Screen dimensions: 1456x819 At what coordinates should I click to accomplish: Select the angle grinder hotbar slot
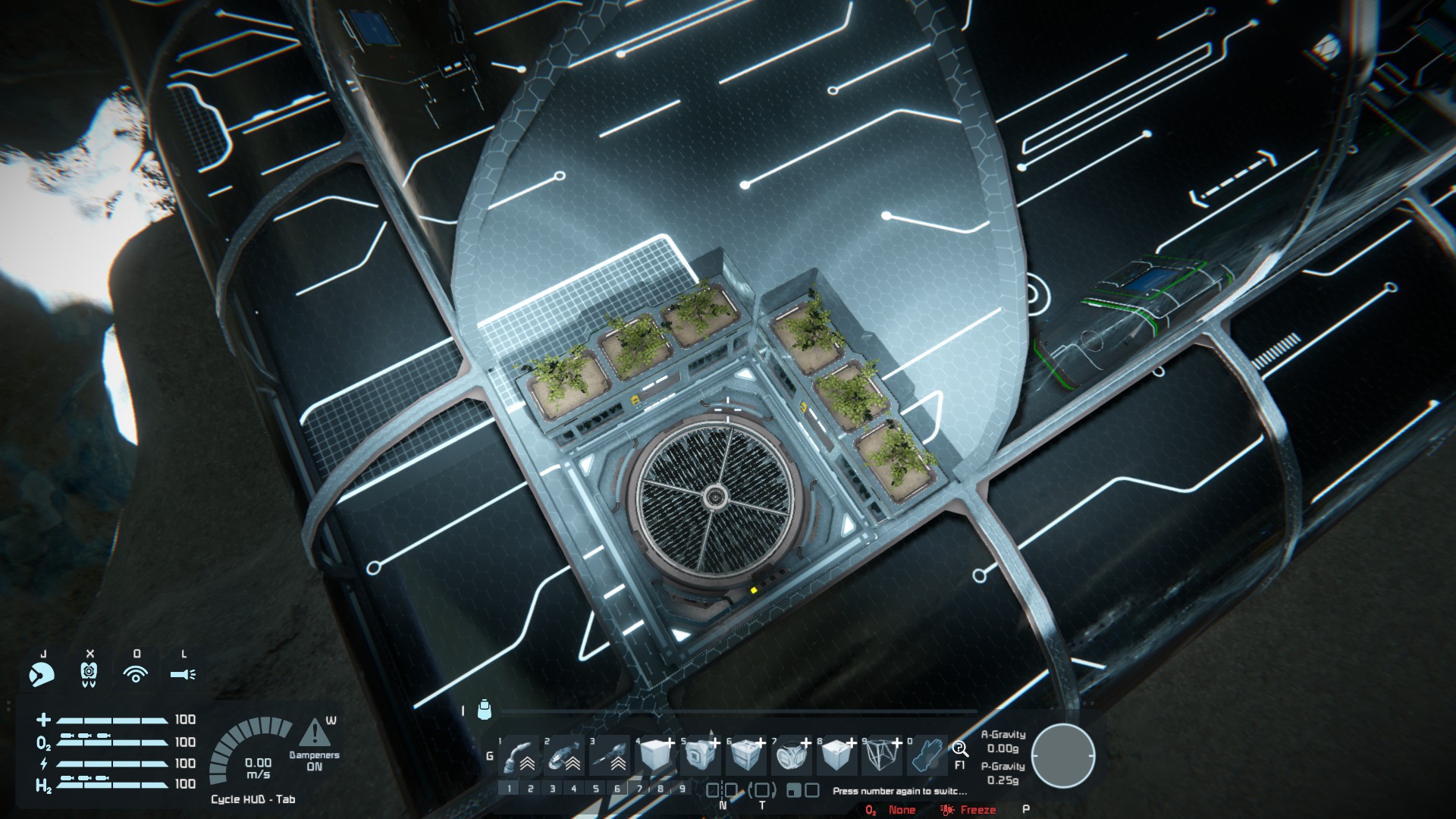click(x=565, y=755)
